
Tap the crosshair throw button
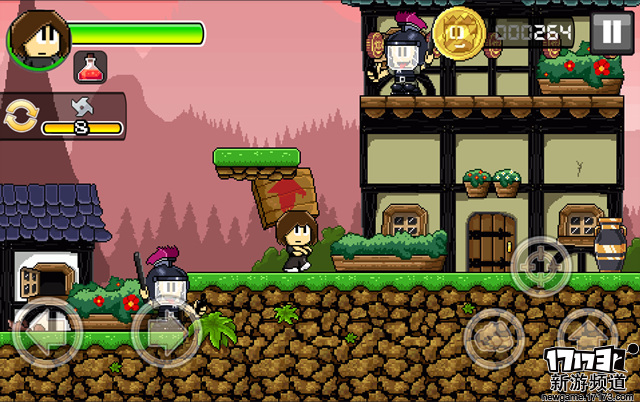pos(541,263)
